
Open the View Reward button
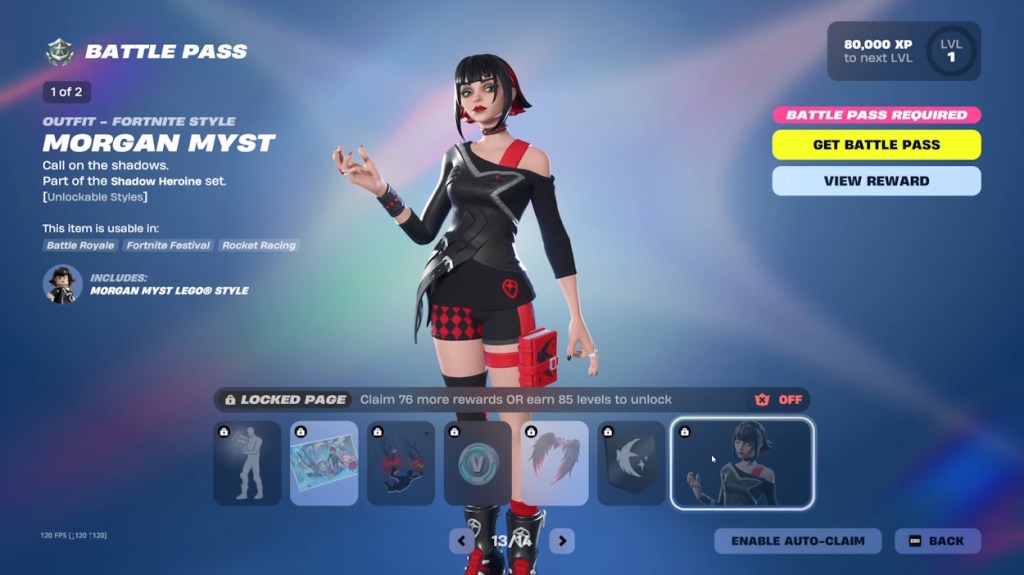tap(876, 181)
